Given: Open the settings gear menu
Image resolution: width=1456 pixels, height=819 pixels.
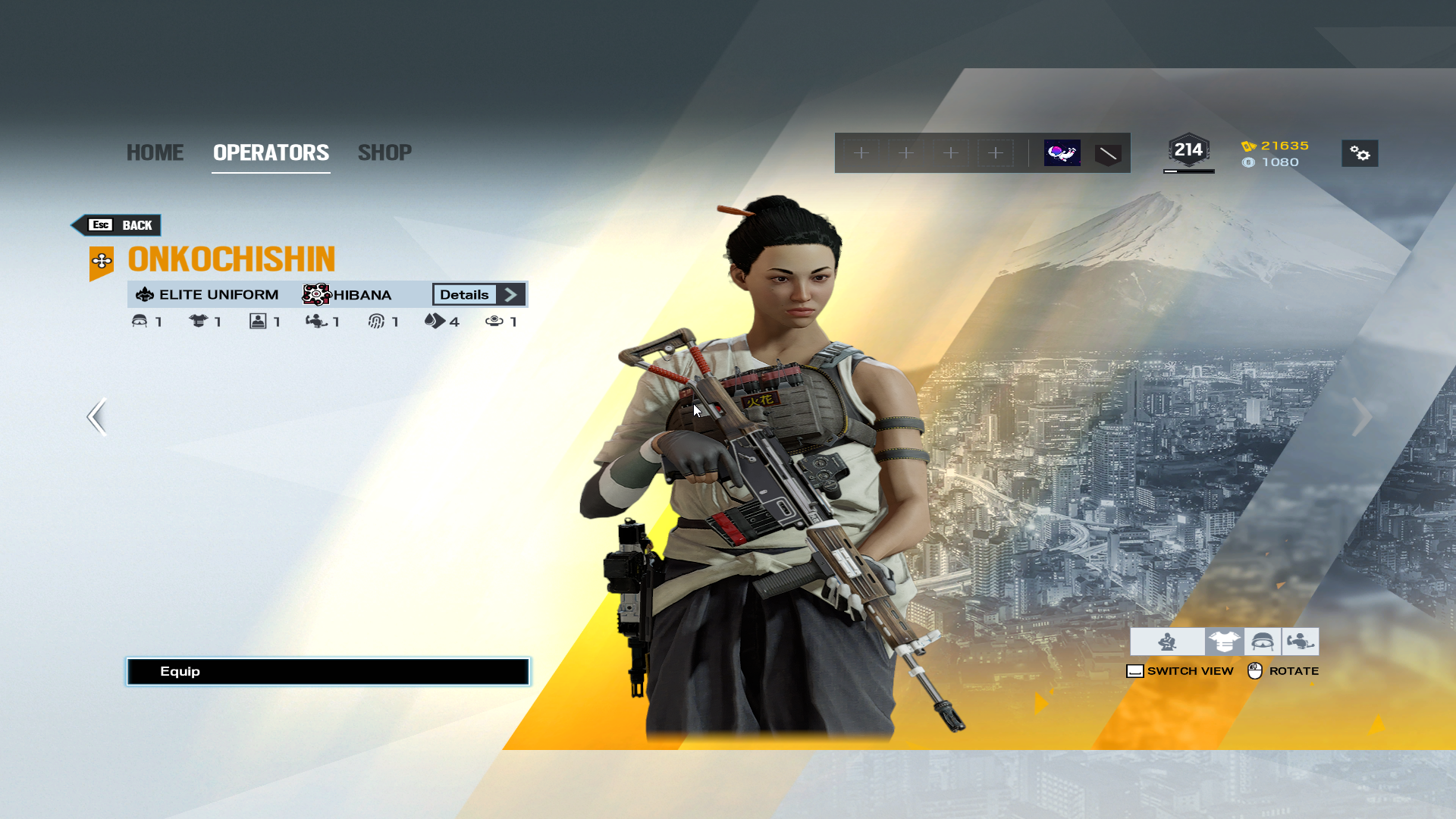Looking at the screenshot, I should pyautogui.click(x=1360, y=153).
